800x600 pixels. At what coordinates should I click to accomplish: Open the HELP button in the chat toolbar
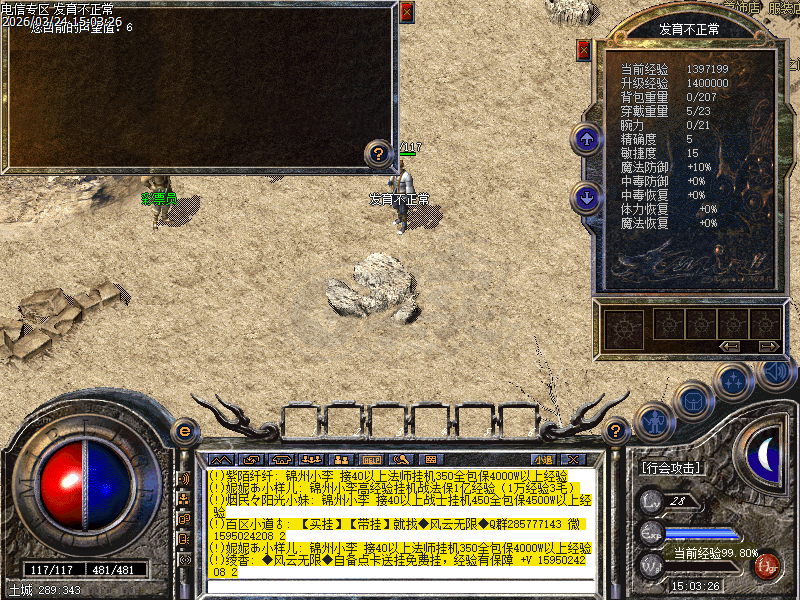tap(369, 460)
